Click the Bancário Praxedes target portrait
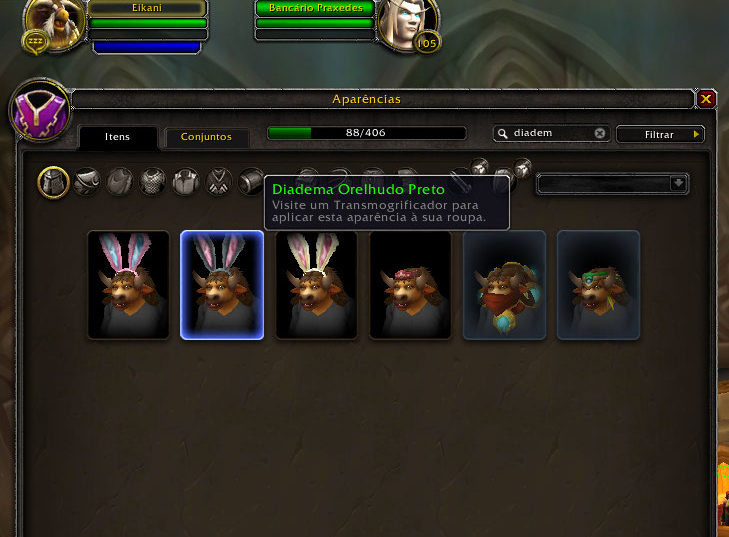Viewport: 729px width, 537px height. point(408,24)
